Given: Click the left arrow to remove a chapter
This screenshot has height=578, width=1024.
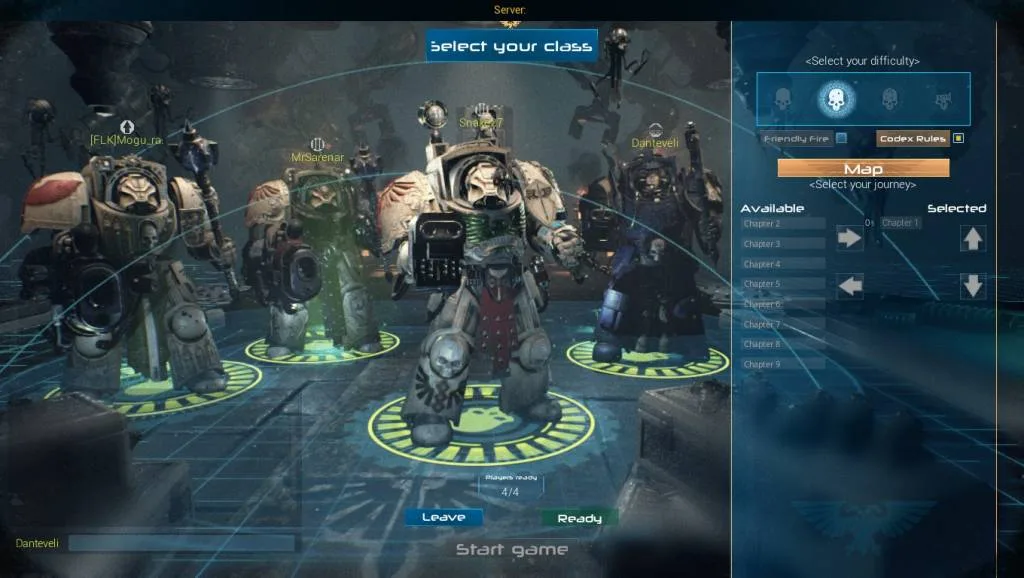Looking at the screenshot, I should (850, 286).
